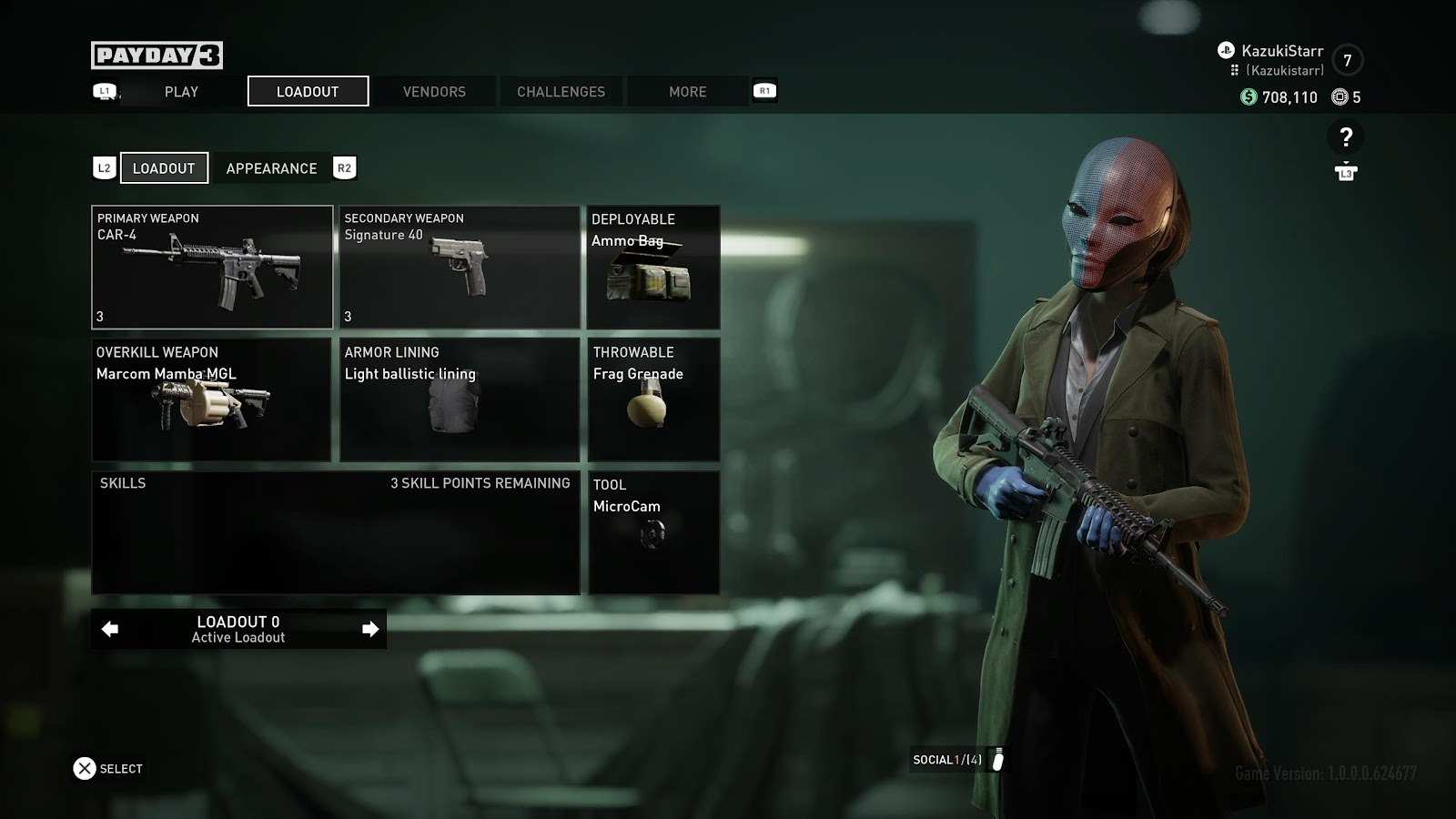This screenshot has height=819, width=1456.
Task: Switch to the Appearance sub-tab
Action: (271, 168)
